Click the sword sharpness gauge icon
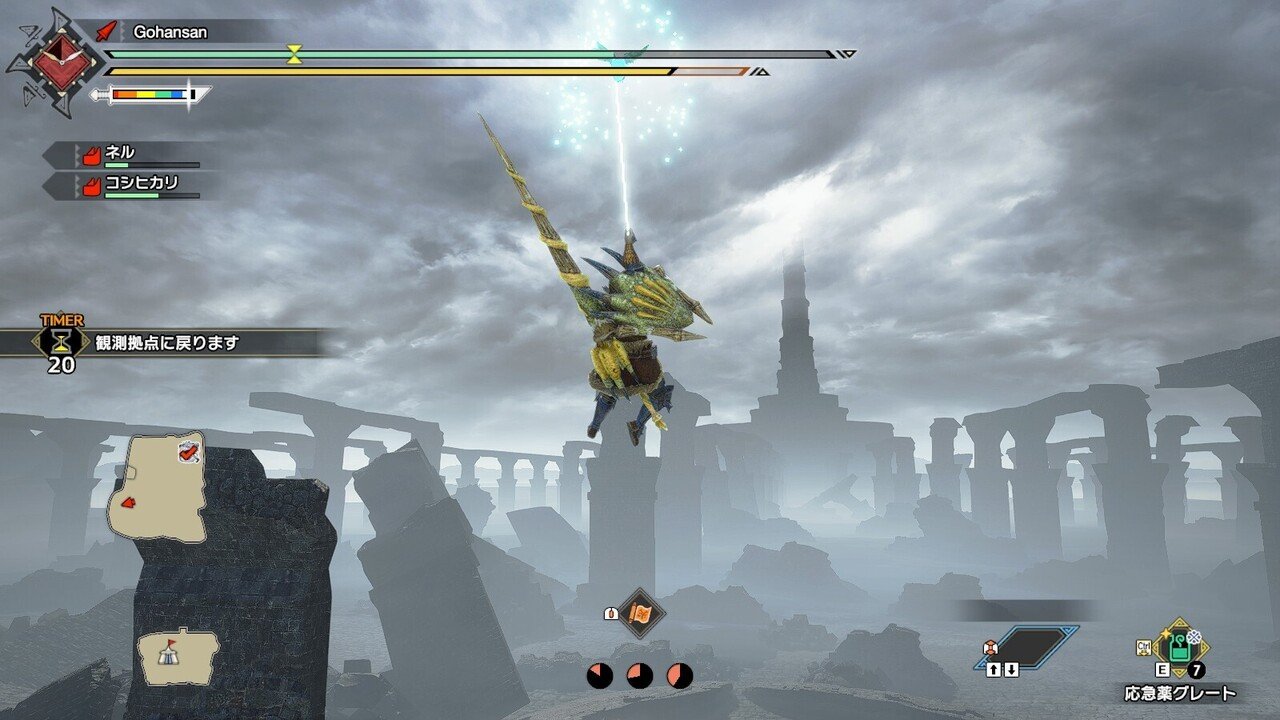Image resolution: width=1280 pixels, height=720 pixels. coord(151,95)
